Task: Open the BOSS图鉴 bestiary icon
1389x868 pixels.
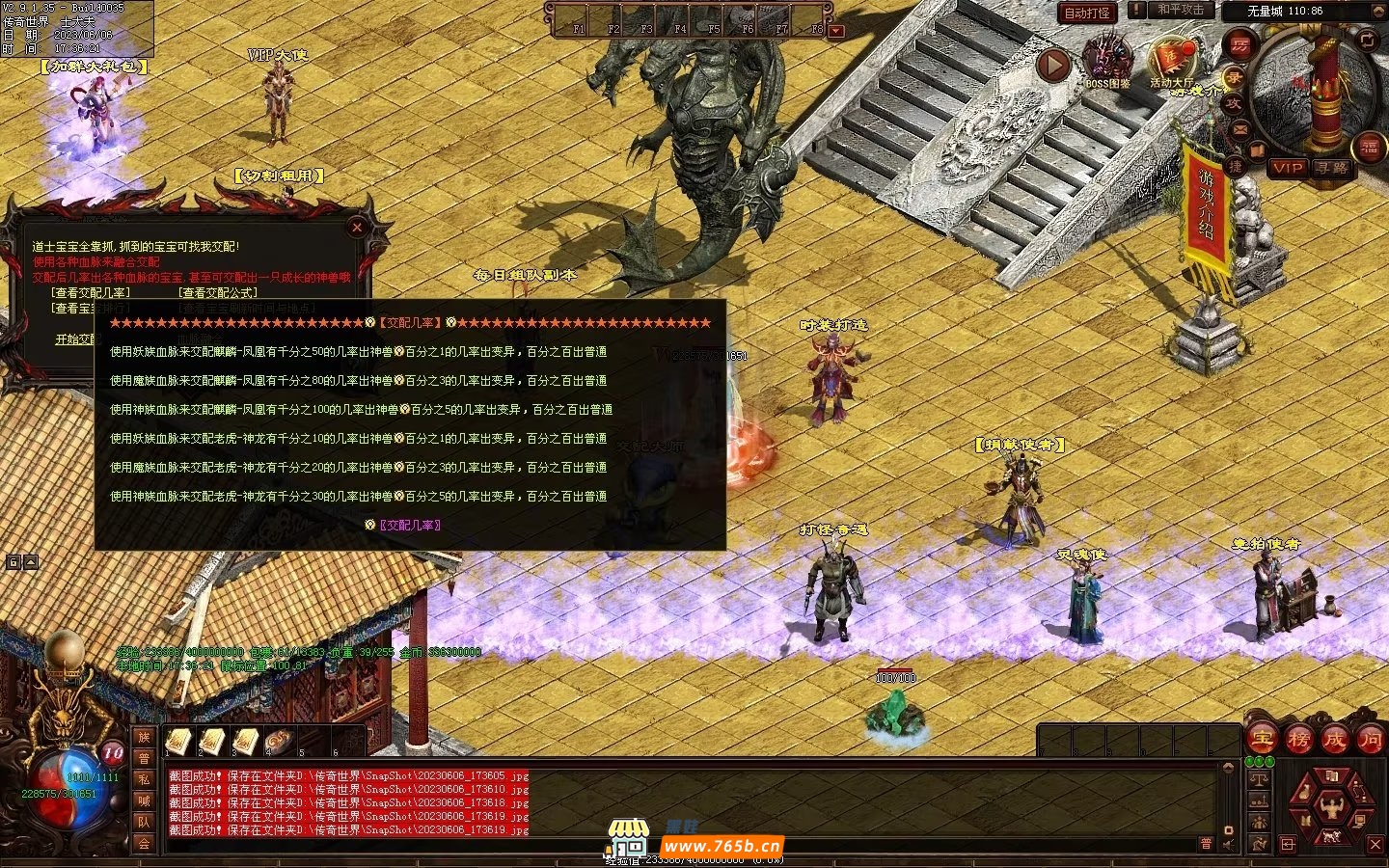Action: point(1107,62)
